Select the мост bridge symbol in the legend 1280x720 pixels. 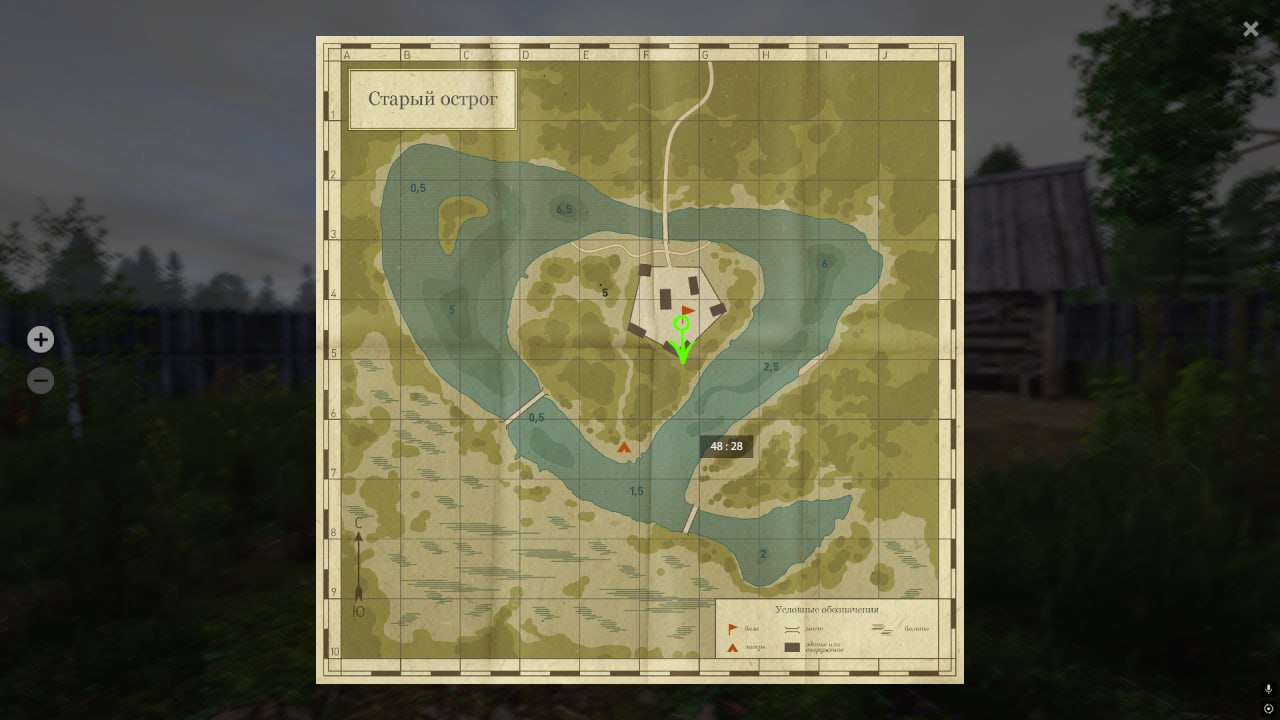pos(792,628)
